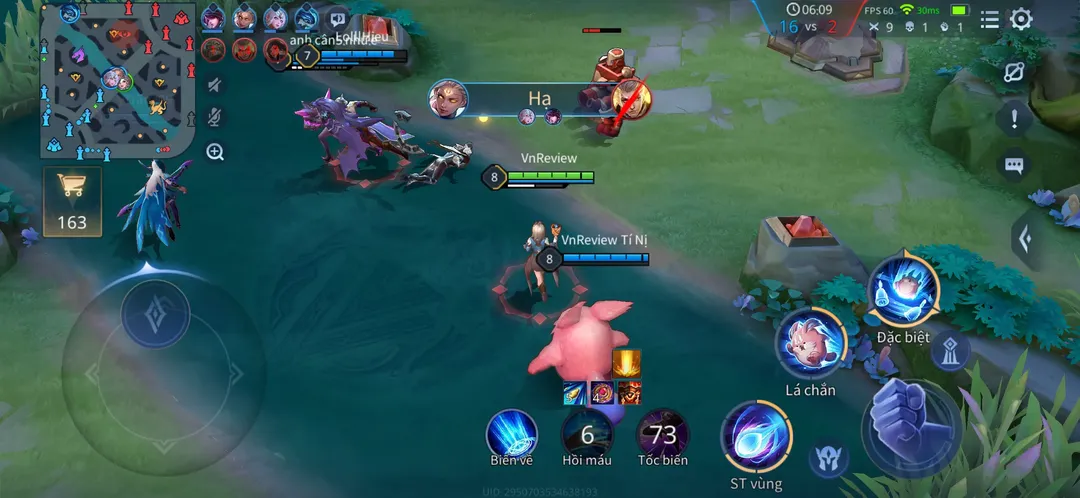Trigger the Đặc biệt ultimate skill
1080x498 pixels.
(x=903, y=291)
